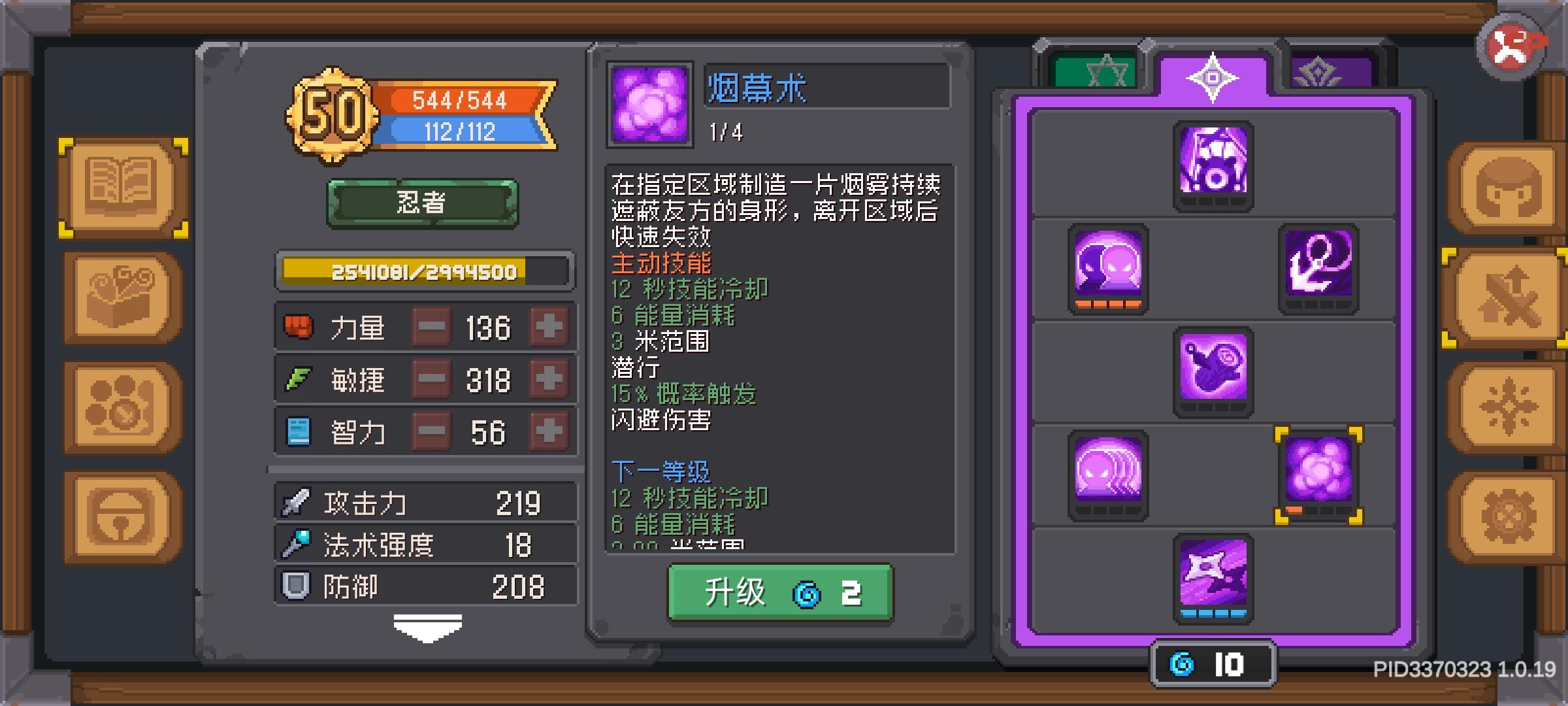This screenshot has width=1568, height=706.
Task: Increase 力量 with its plus button
Action: click(x=549, y=327)
